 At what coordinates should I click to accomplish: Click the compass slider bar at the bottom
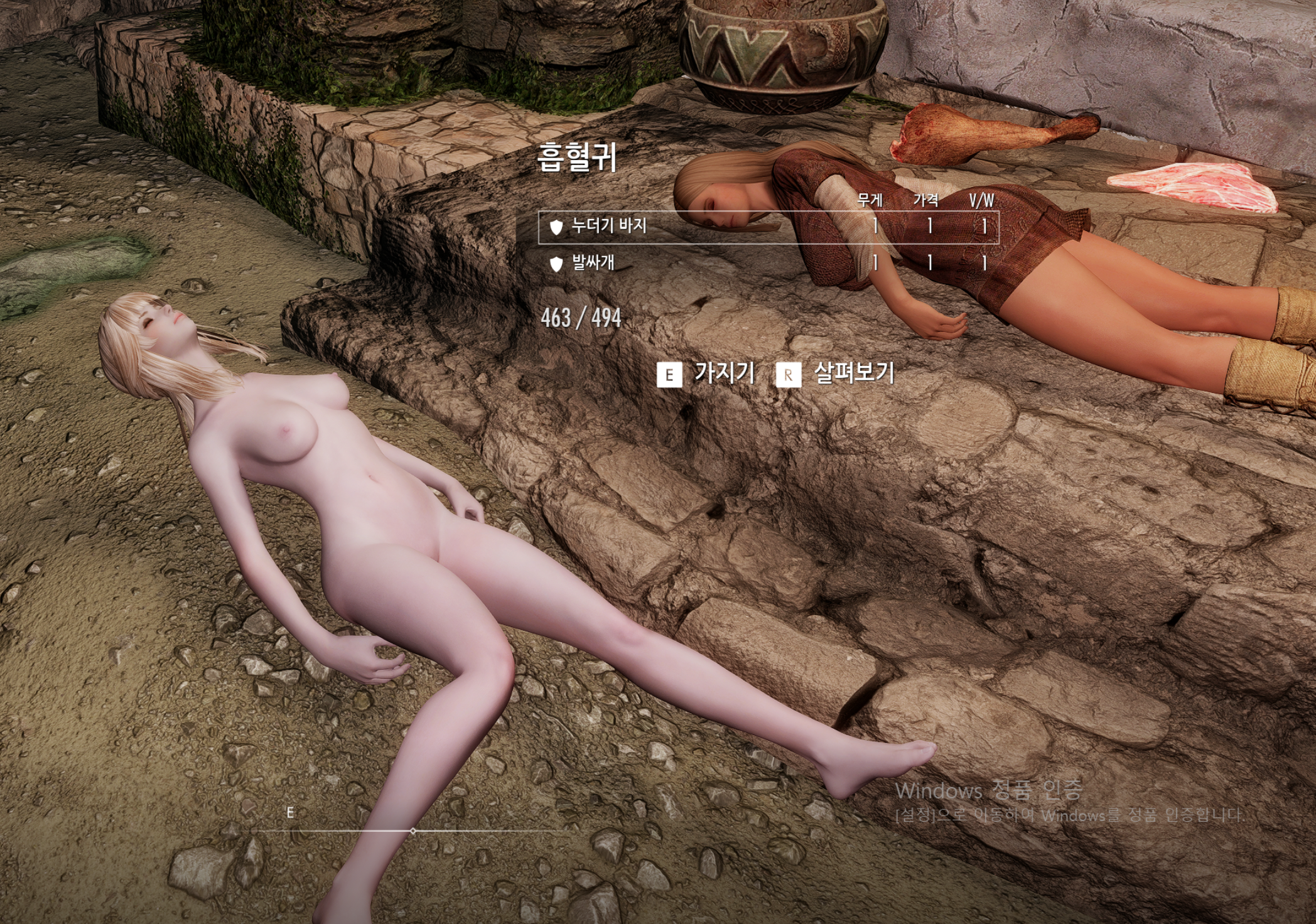pos(411,829)
